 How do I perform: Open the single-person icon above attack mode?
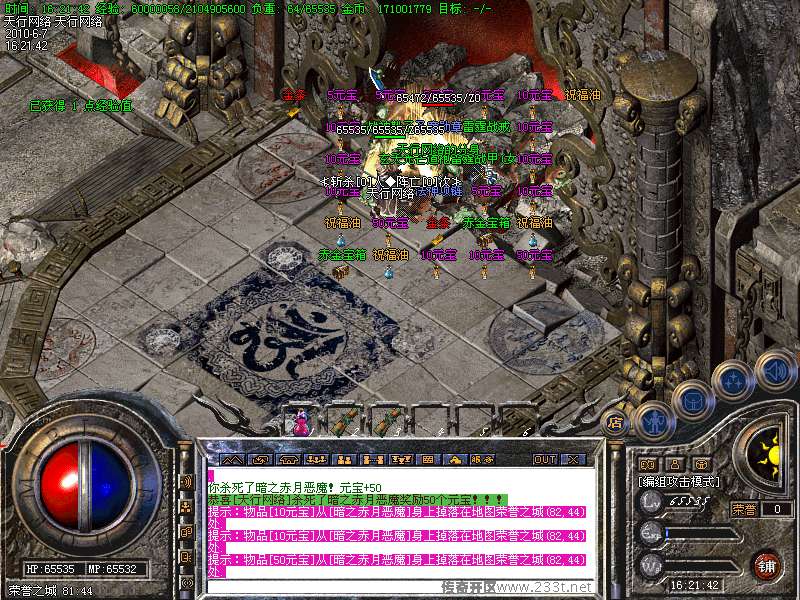(675, 464)
